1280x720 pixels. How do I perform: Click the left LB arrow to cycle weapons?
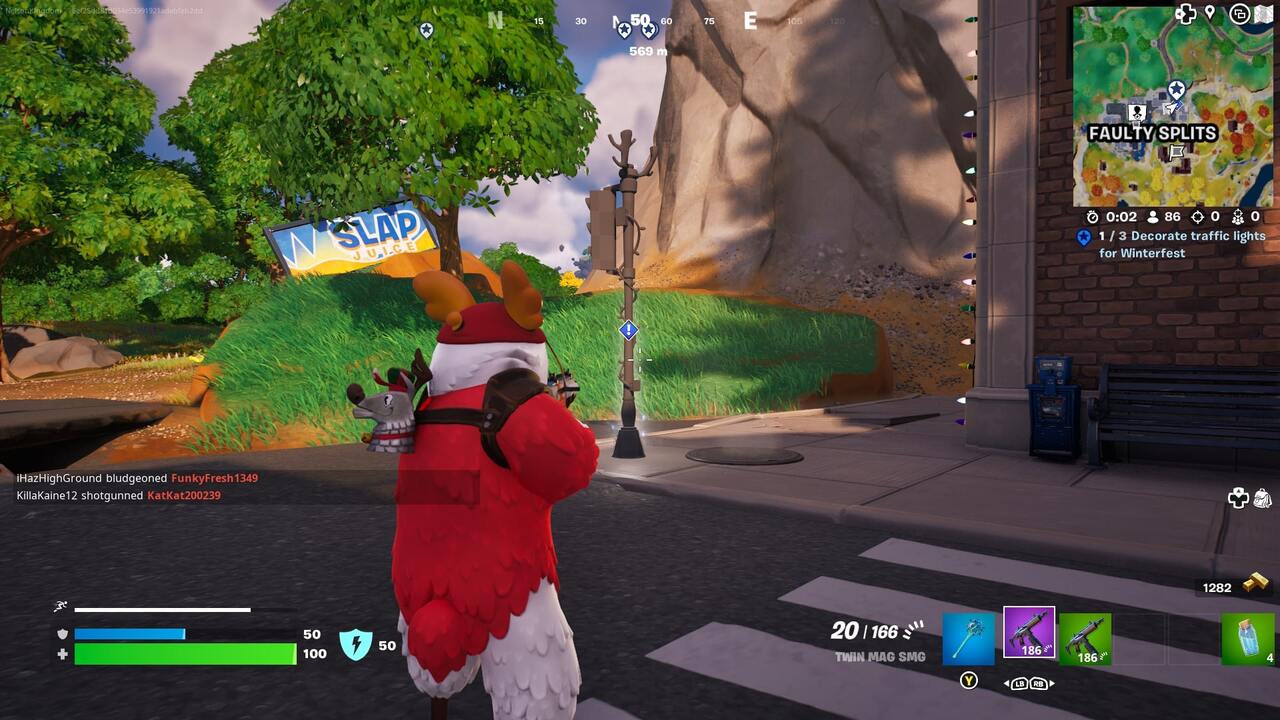(1019, 683)
